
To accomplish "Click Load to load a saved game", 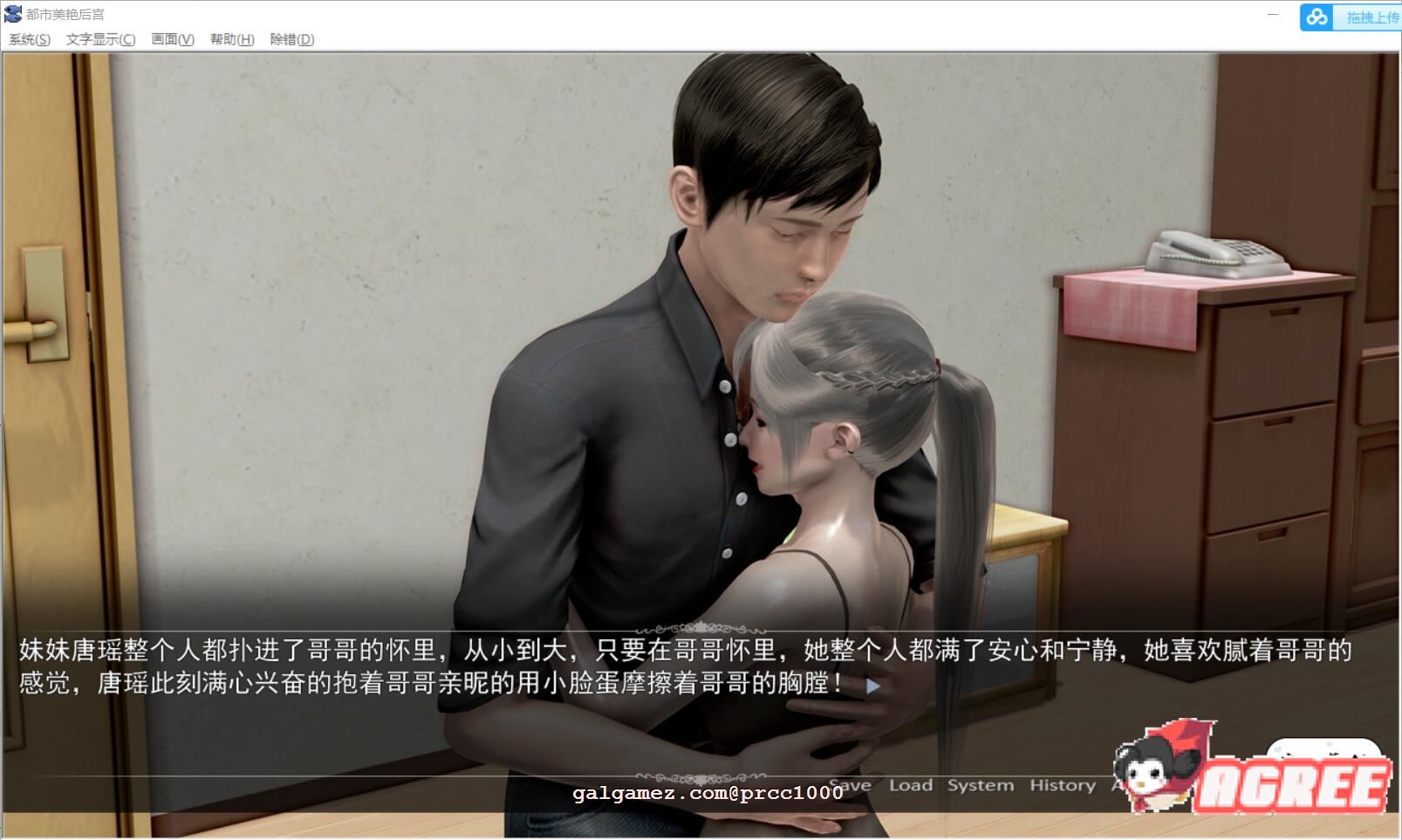I will pyautogui.click(x=911, y=785).
